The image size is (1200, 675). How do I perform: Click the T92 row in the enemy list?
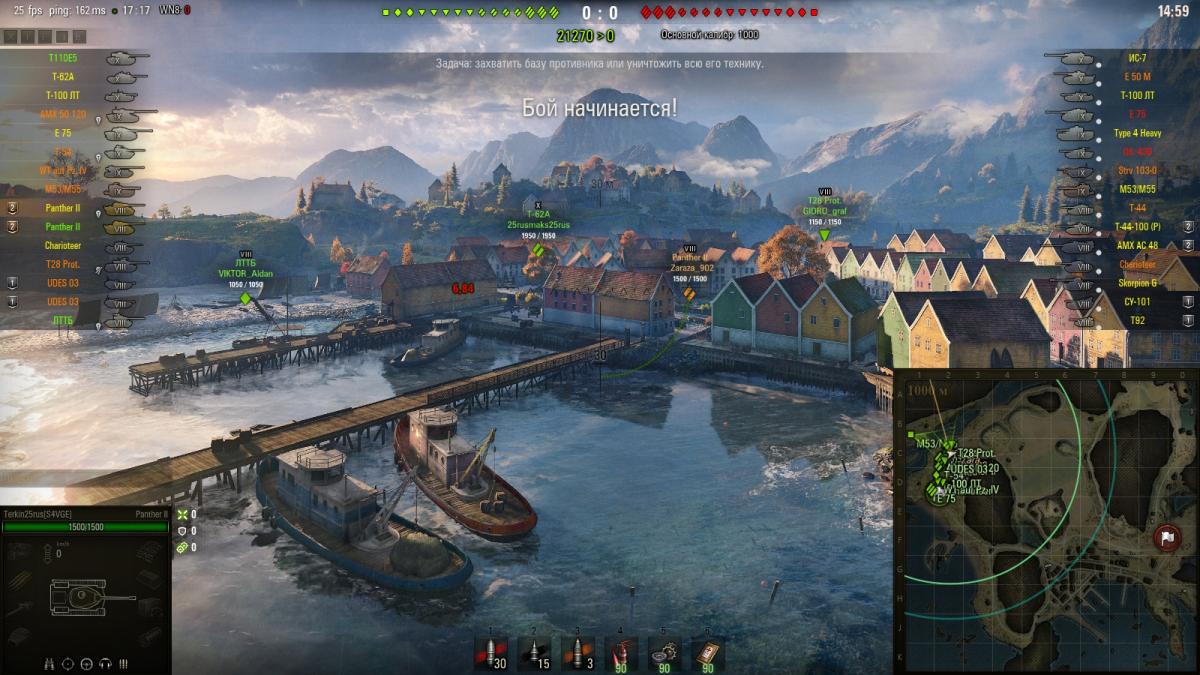1137,320
